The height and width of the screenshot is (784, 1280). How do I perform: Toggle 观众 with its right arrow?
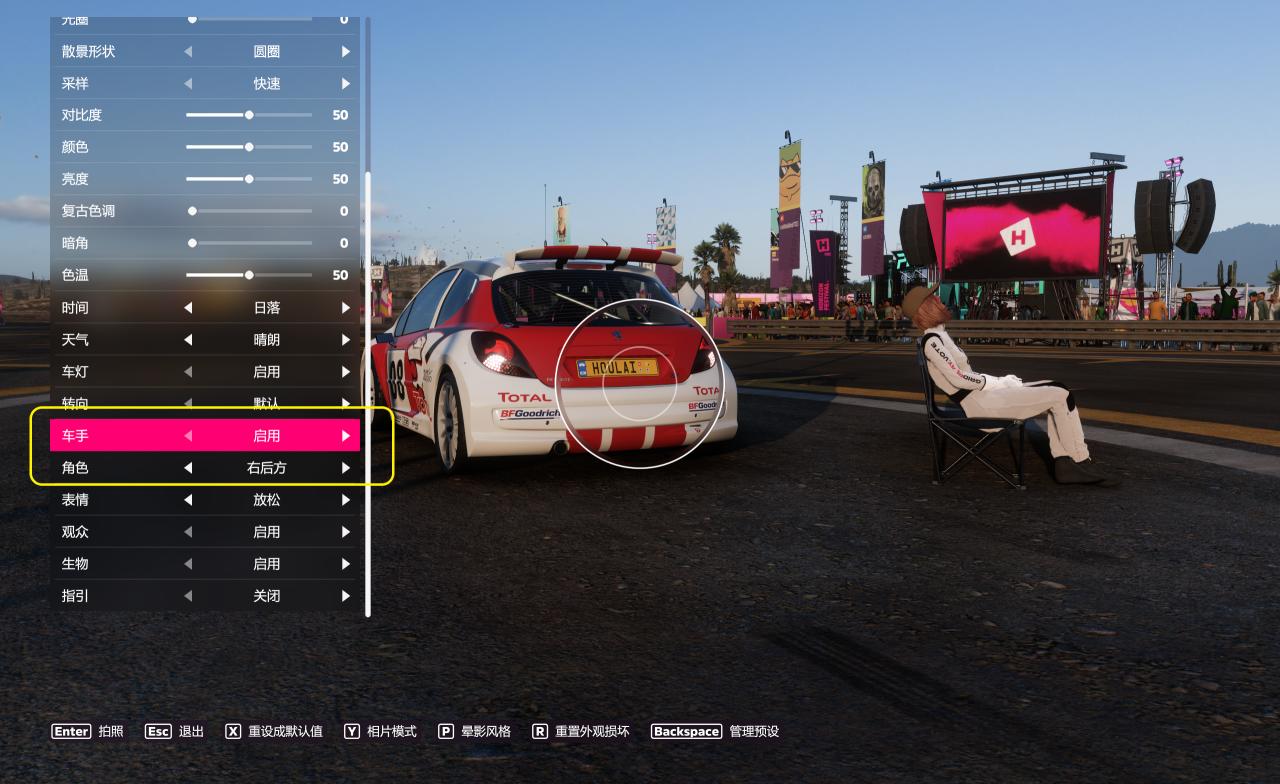pos(346,531)
